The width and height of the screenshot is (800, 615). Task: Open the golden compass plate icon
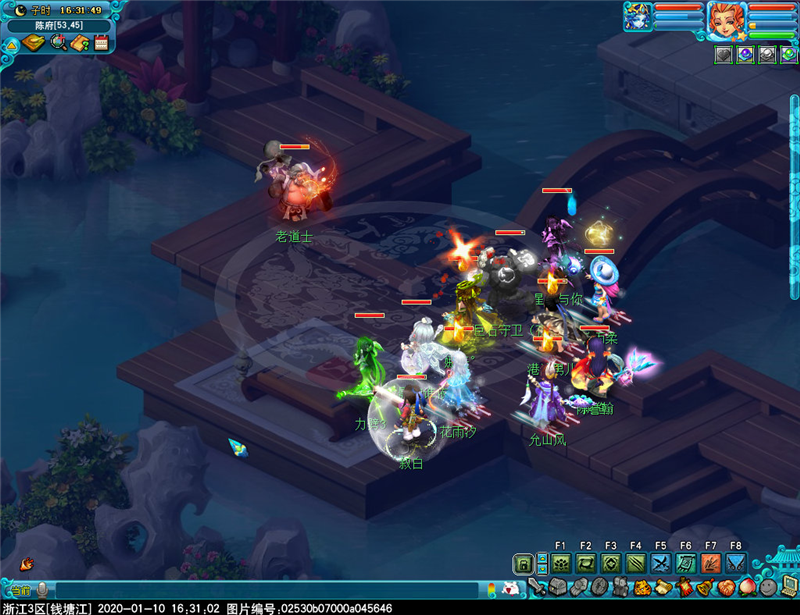coord(34,43)
